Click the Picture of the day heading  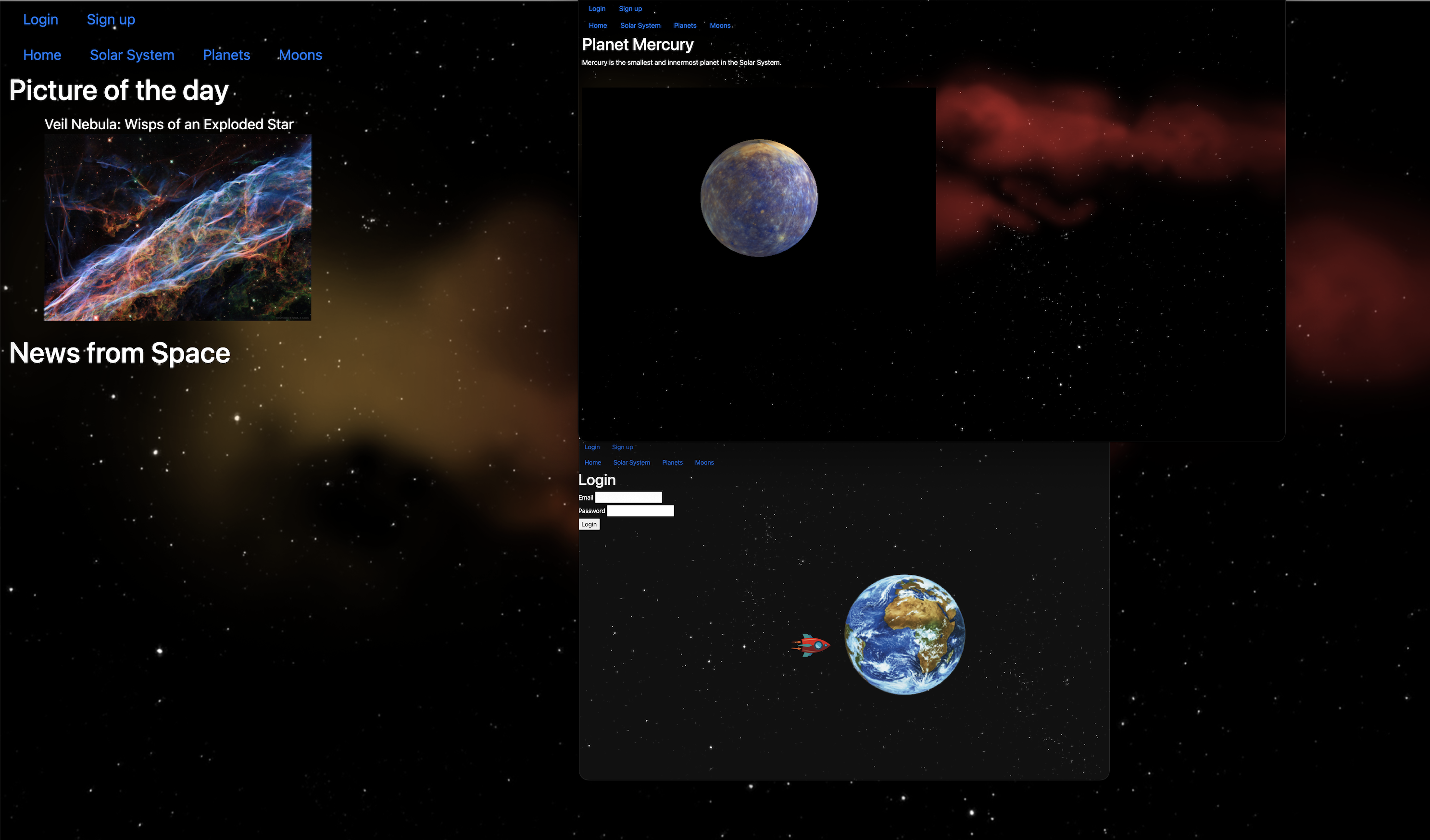click(118, 89)
